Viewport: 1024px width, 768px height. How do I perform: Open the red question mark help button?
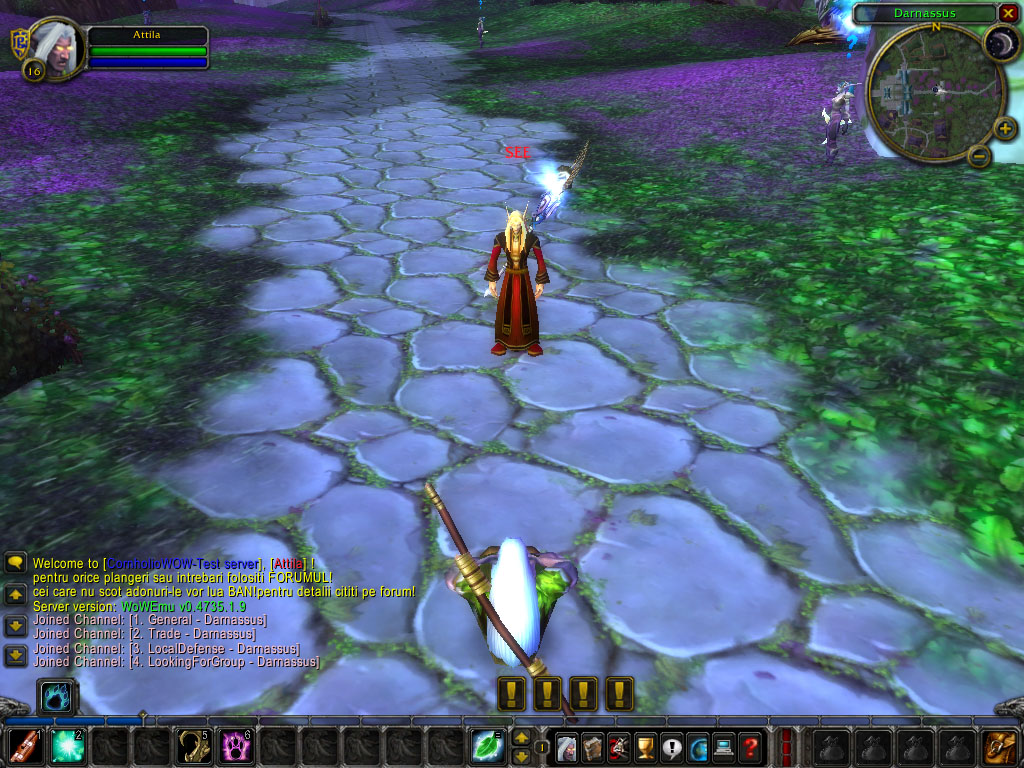[750, 747]
